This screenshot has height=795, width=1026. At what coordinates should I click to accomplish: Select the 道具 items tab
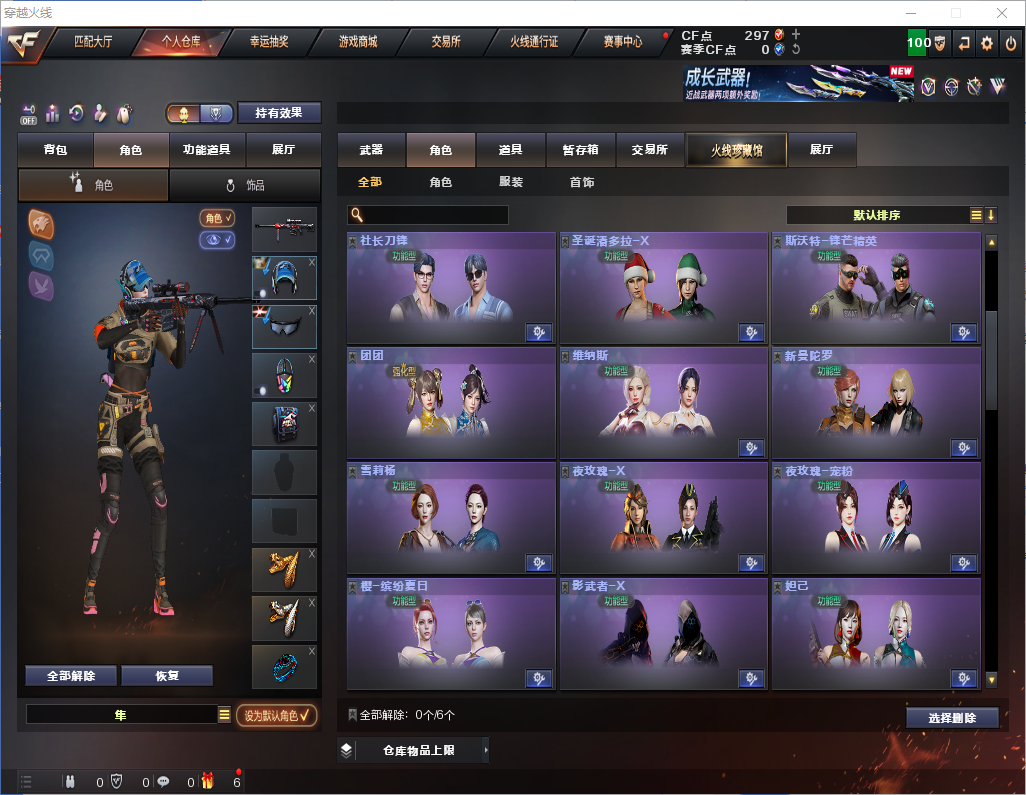click(x=511, y=150)
